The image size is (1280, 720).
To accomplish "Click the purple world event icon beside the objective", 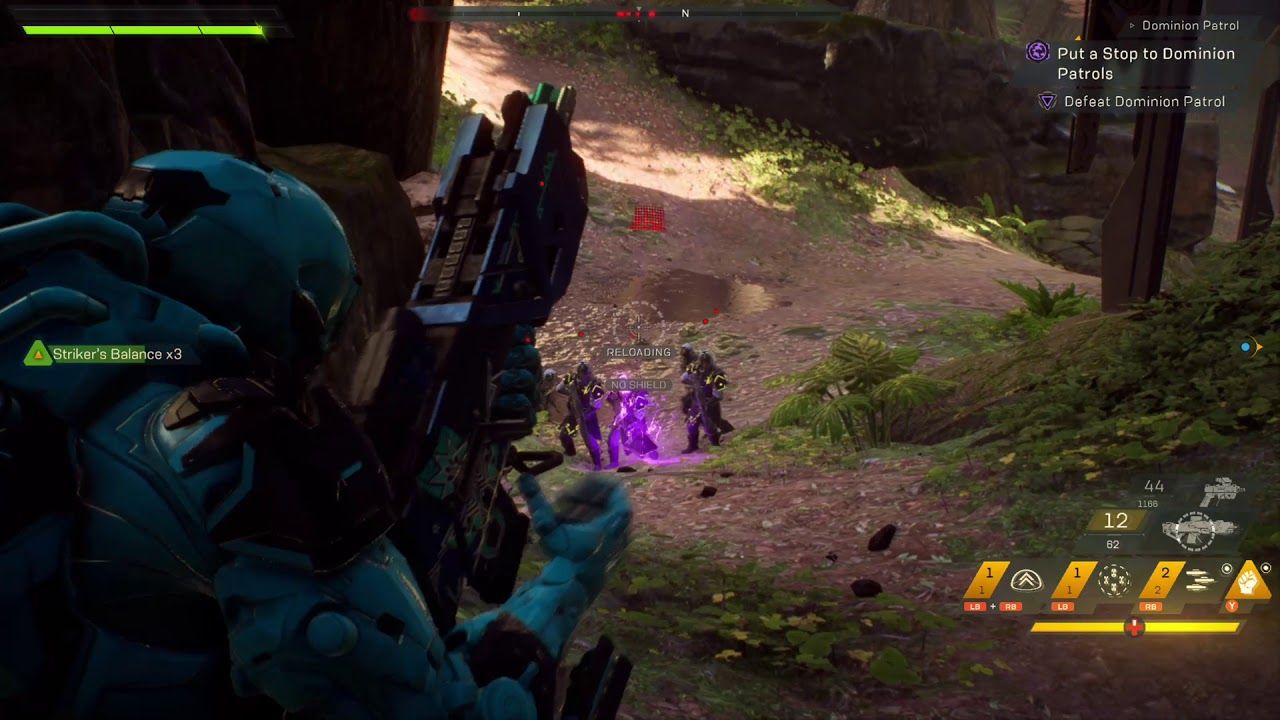I will click(1038, 52).
